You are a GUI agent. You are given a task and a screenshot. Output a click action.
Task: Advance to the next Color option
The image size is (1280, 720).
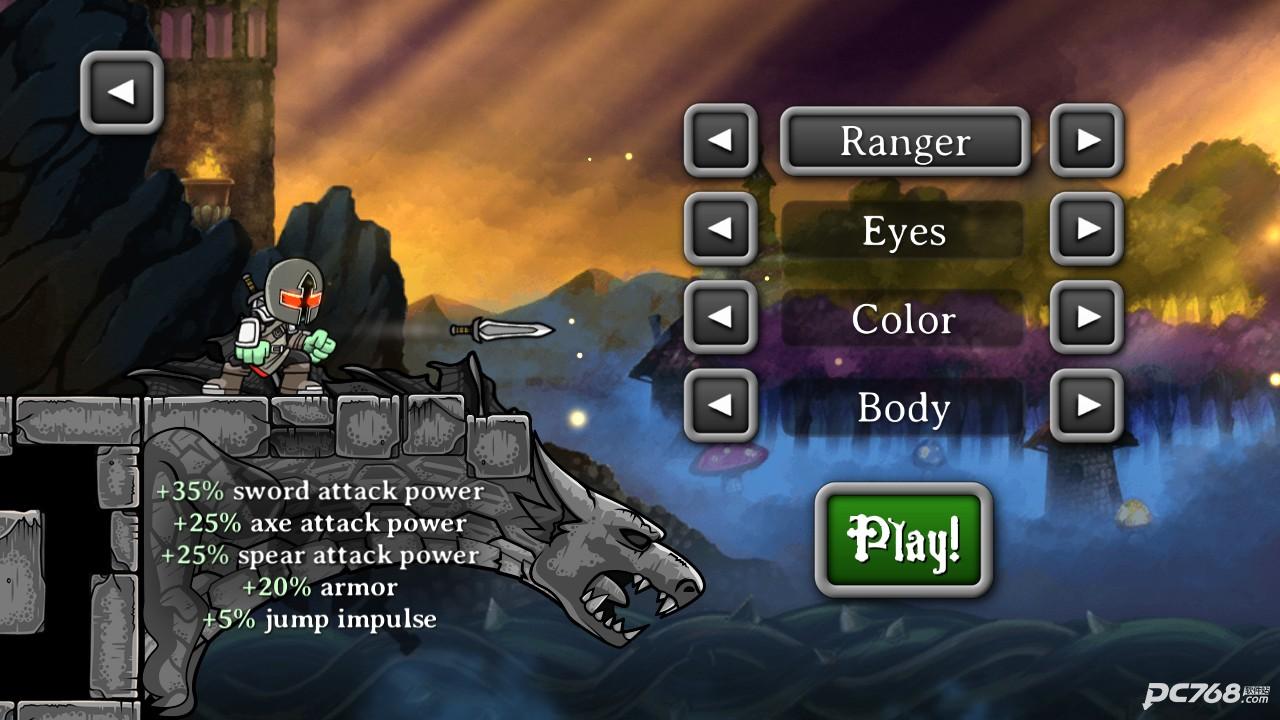pyautogui.click(x=1087, y=317)
